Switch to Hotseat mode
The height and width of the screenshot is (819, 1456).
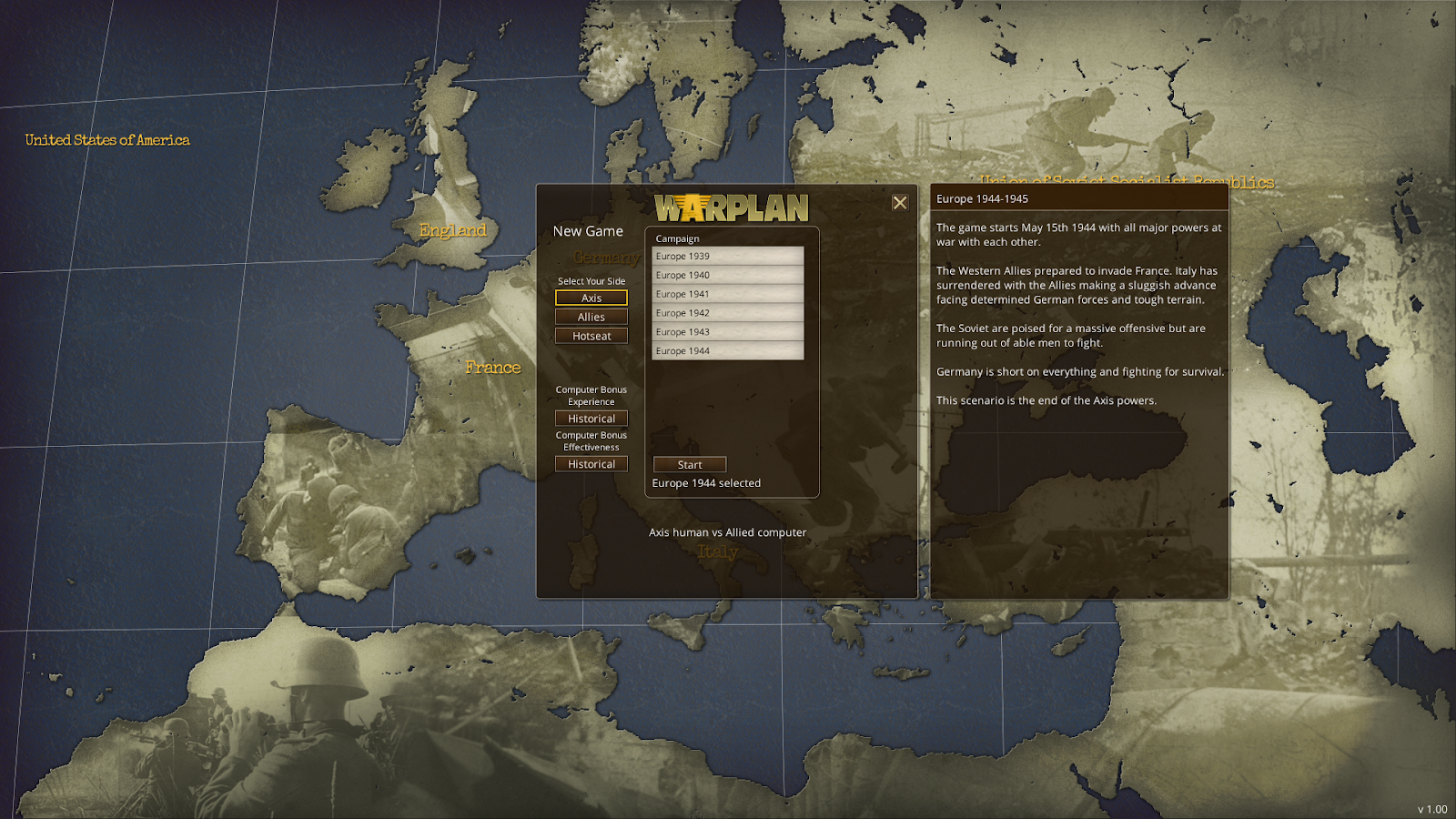[591, 335]
